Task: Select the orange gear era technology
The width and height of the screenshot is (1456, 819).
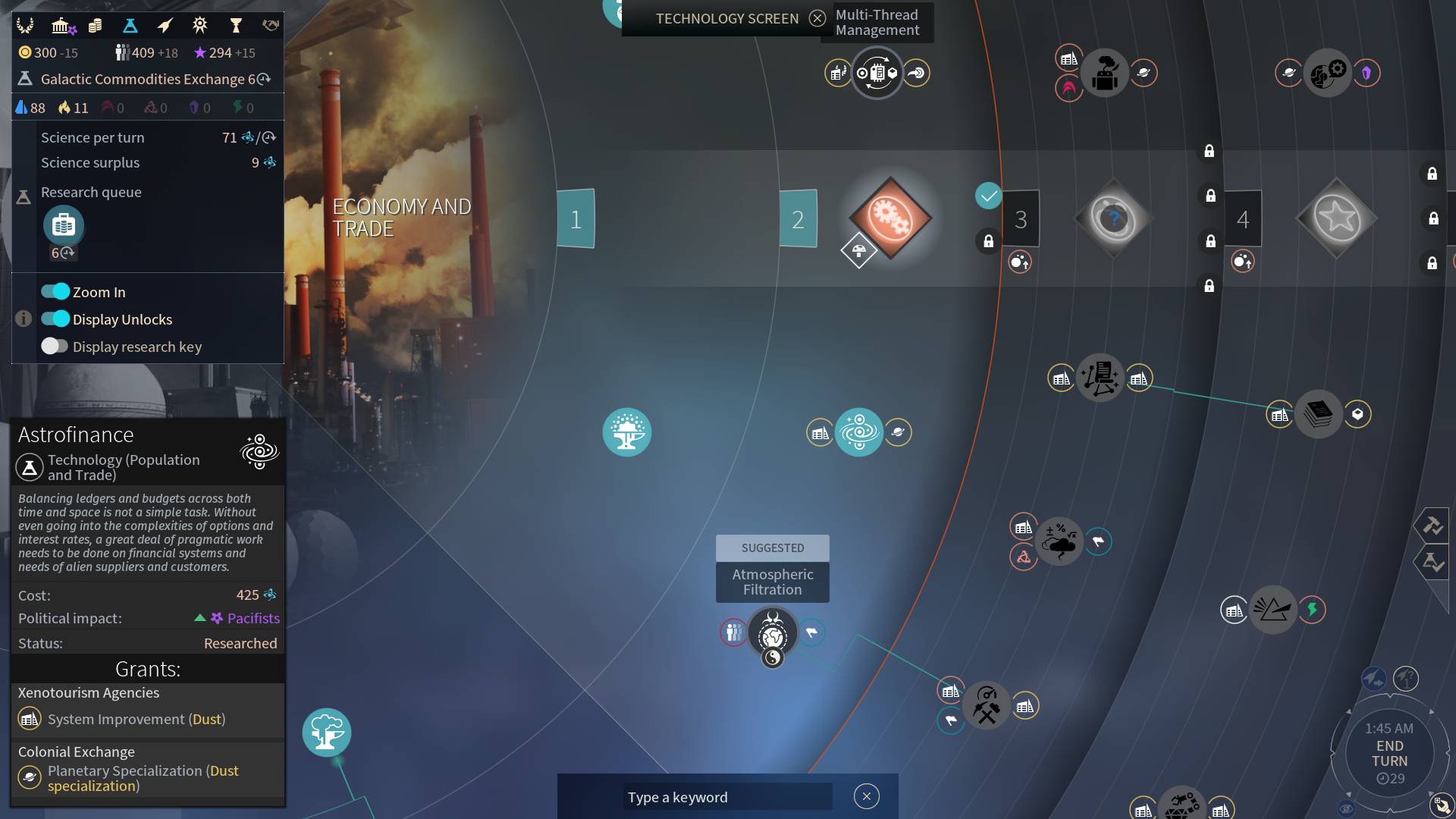Action: (890, 218)
